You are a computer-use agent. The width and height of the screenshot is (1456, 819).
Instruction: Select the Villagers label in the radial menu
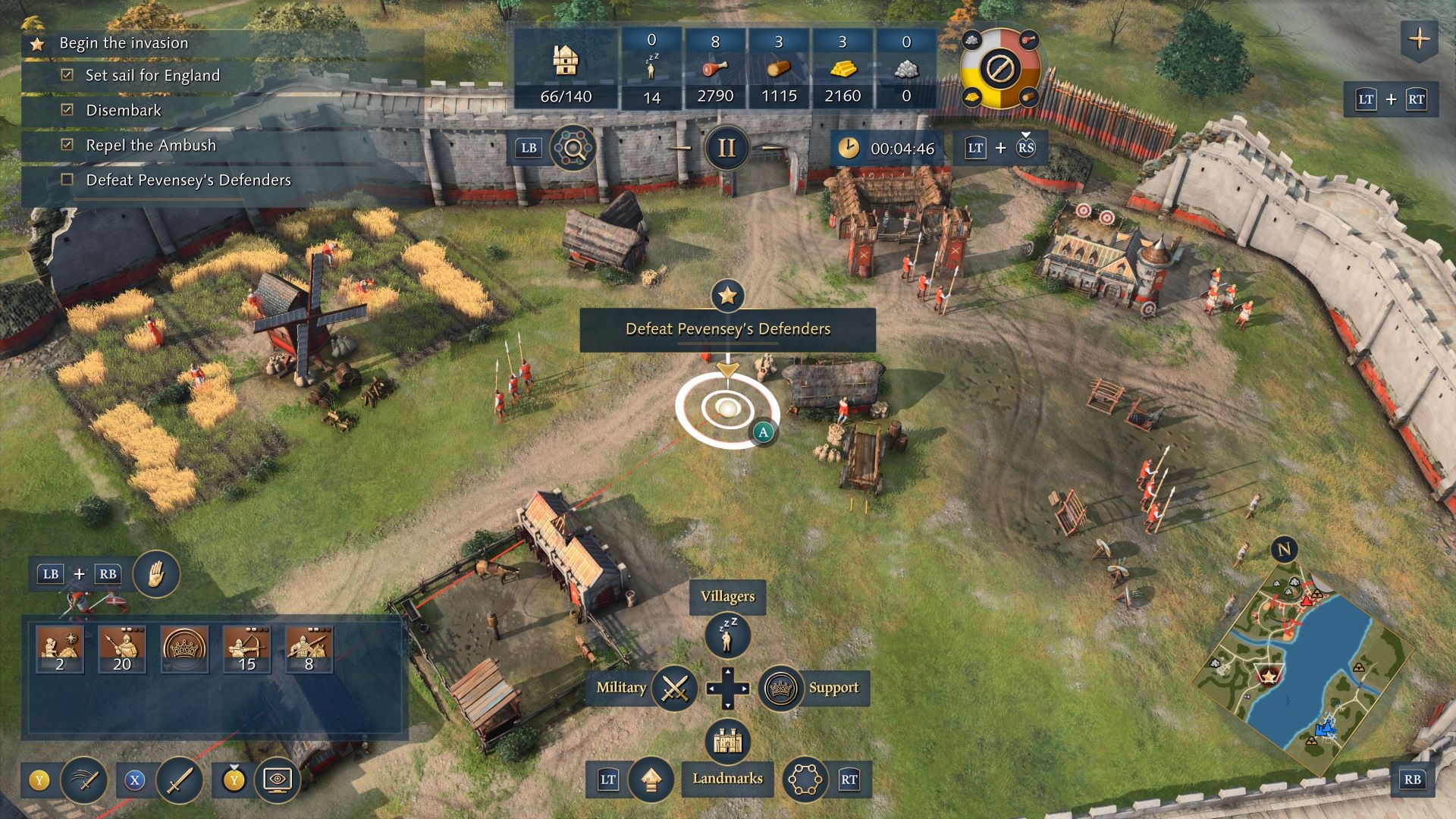point(727,596)
